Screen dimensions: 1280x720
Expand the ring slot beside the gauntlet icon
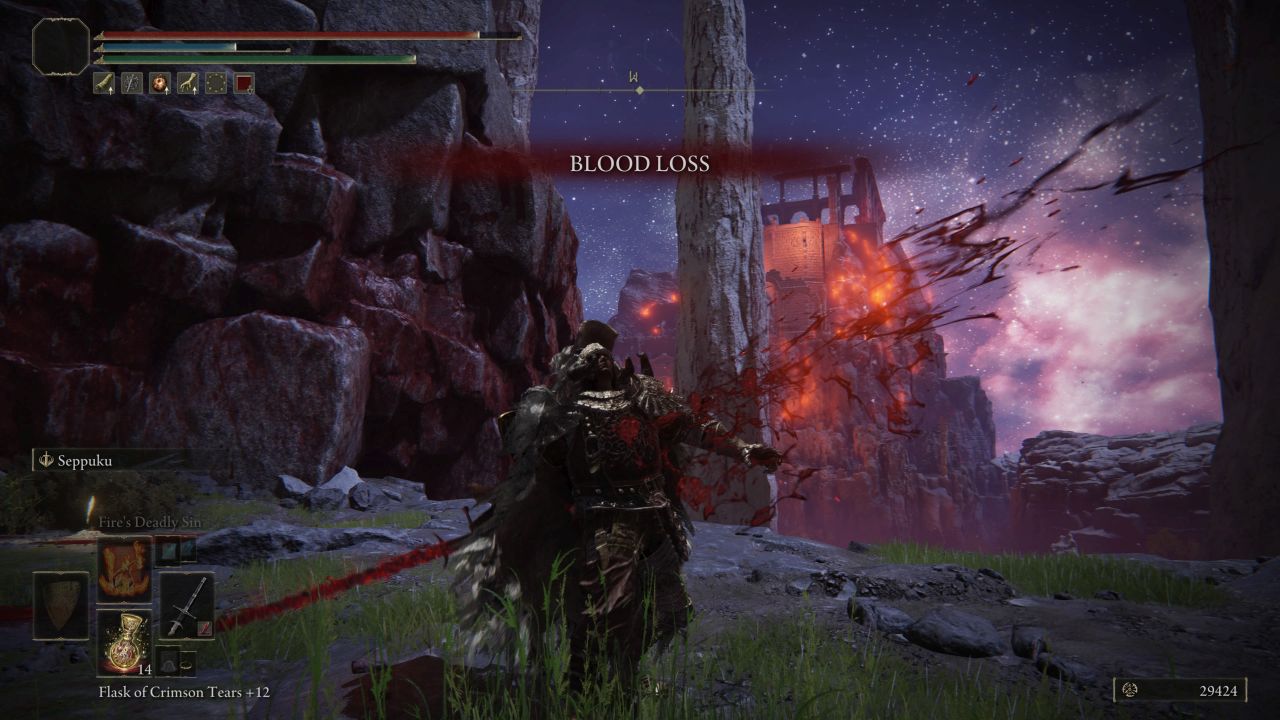point(187,667)
